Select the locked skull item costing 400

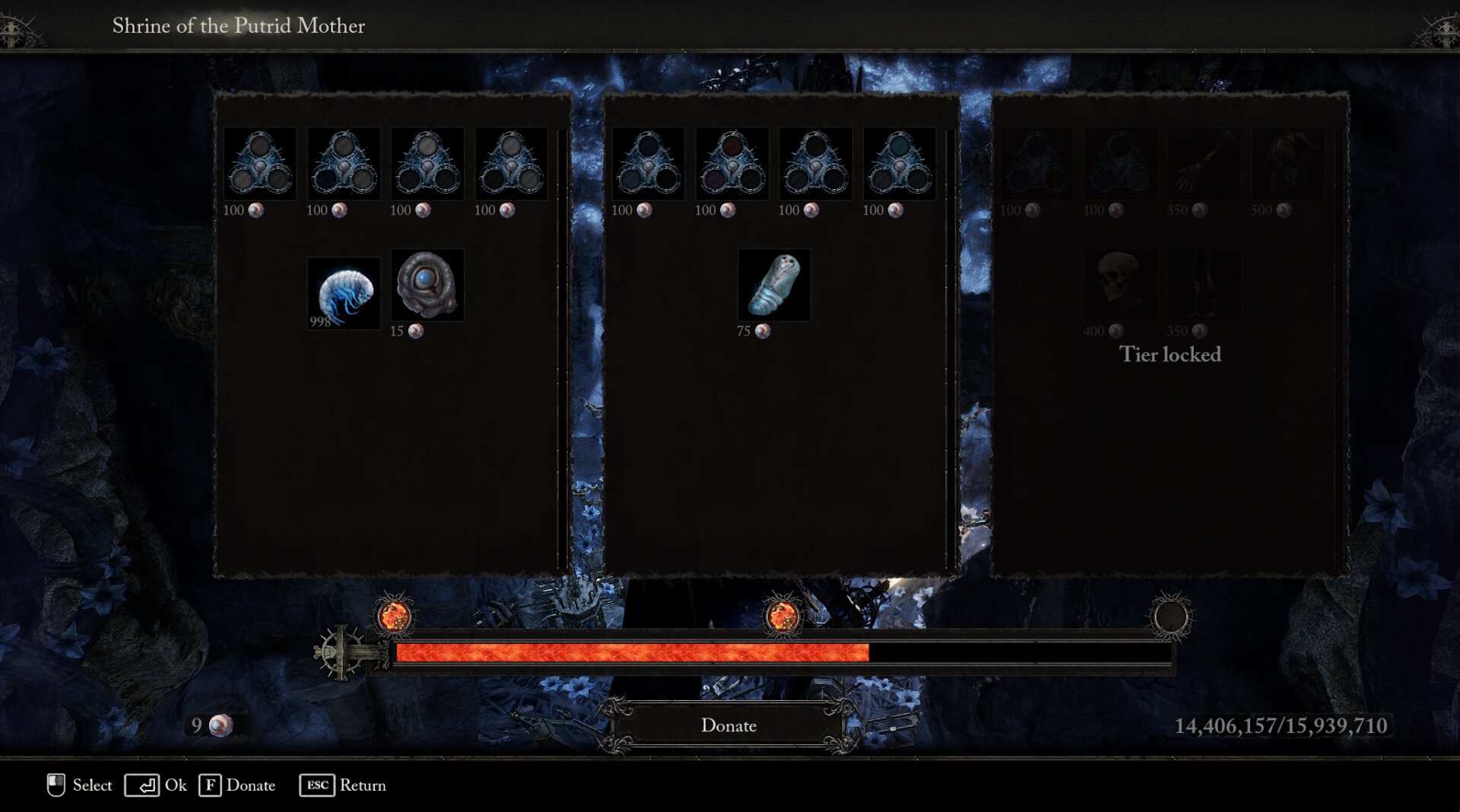(x=1119, y=284)
